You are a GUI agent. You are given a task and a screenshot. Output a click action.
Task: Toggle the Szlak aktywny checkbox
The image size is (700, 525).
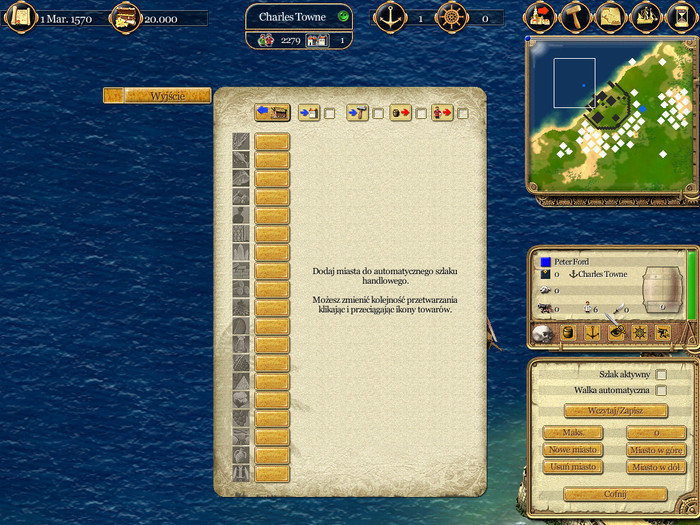661,374
